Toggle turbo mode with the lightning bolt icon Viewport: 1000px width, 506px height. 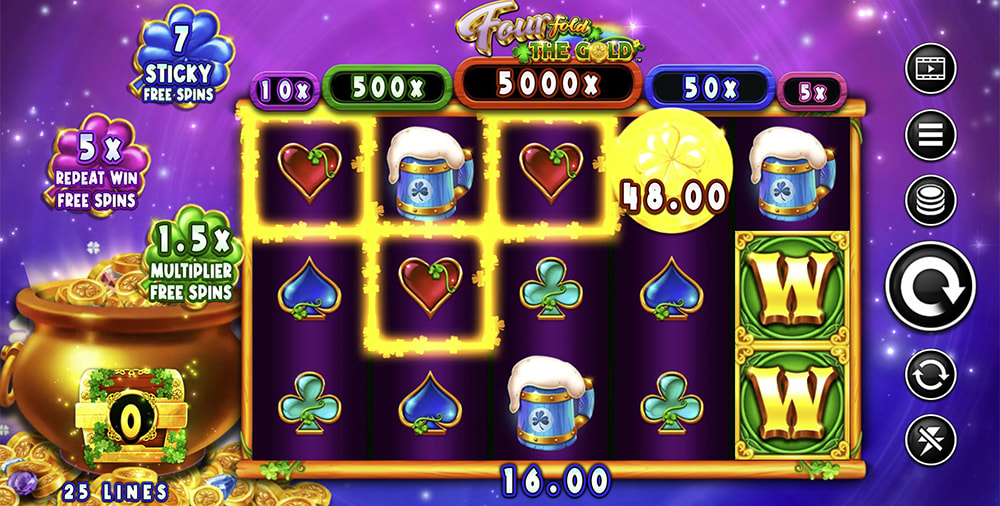pyautogui.click(x=930, y=439)
